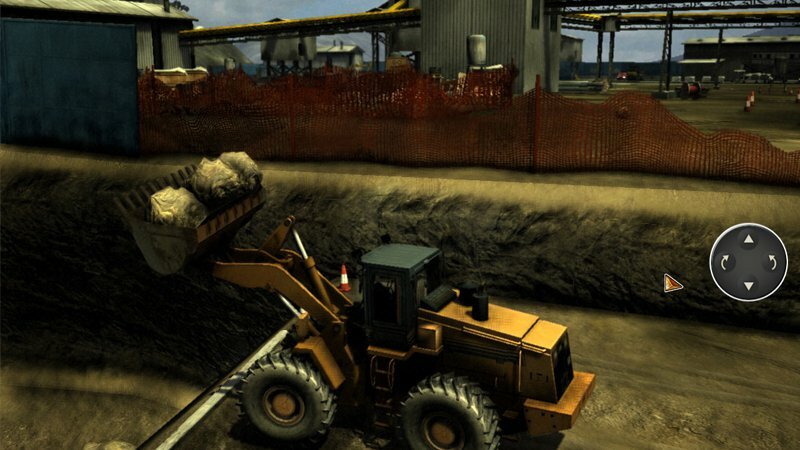Click the up arrow on the camera pad

tap(748, 239)
